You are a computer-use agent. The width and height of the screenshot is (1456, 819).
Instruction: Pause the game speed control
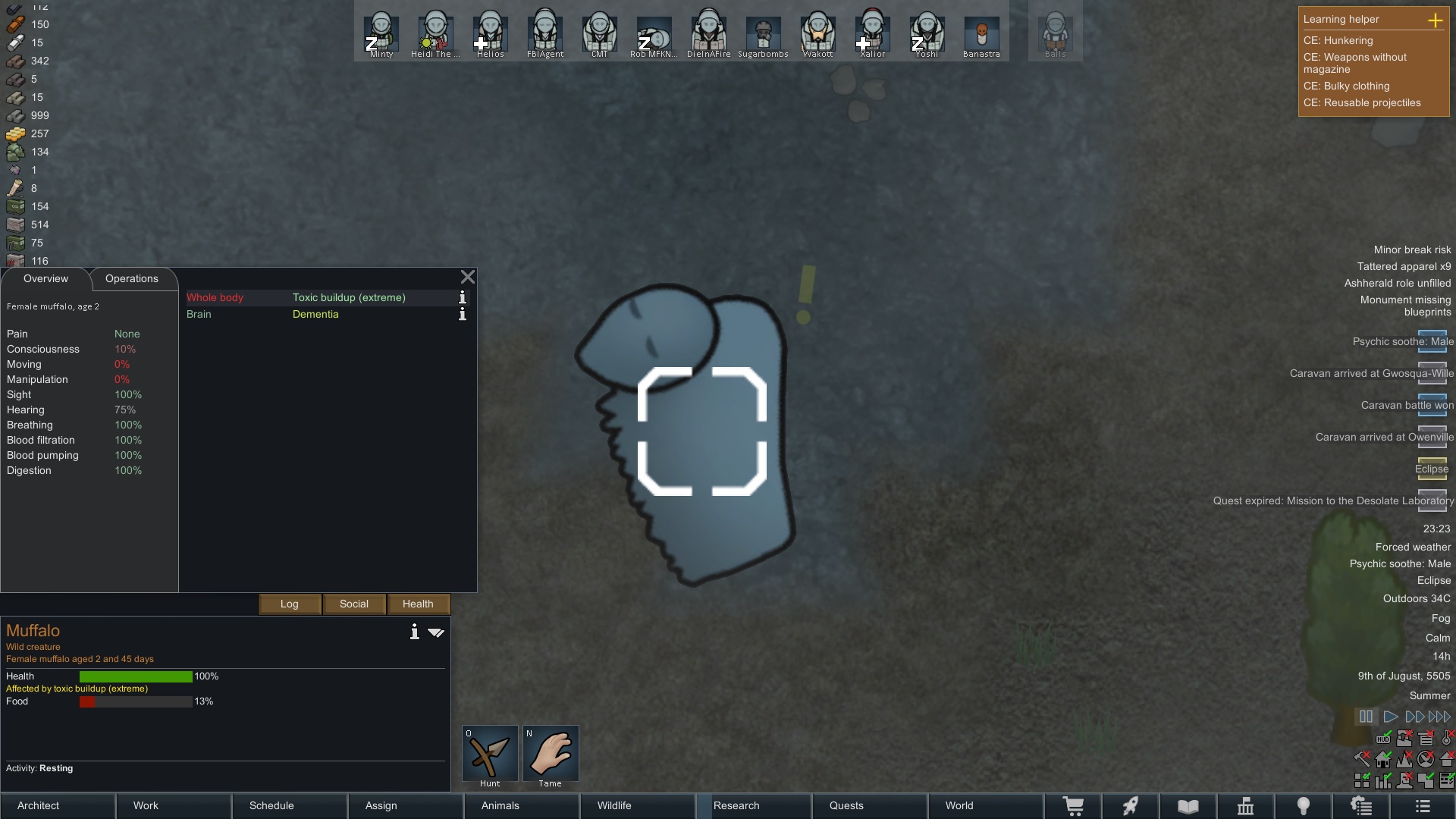[1366, 717]
